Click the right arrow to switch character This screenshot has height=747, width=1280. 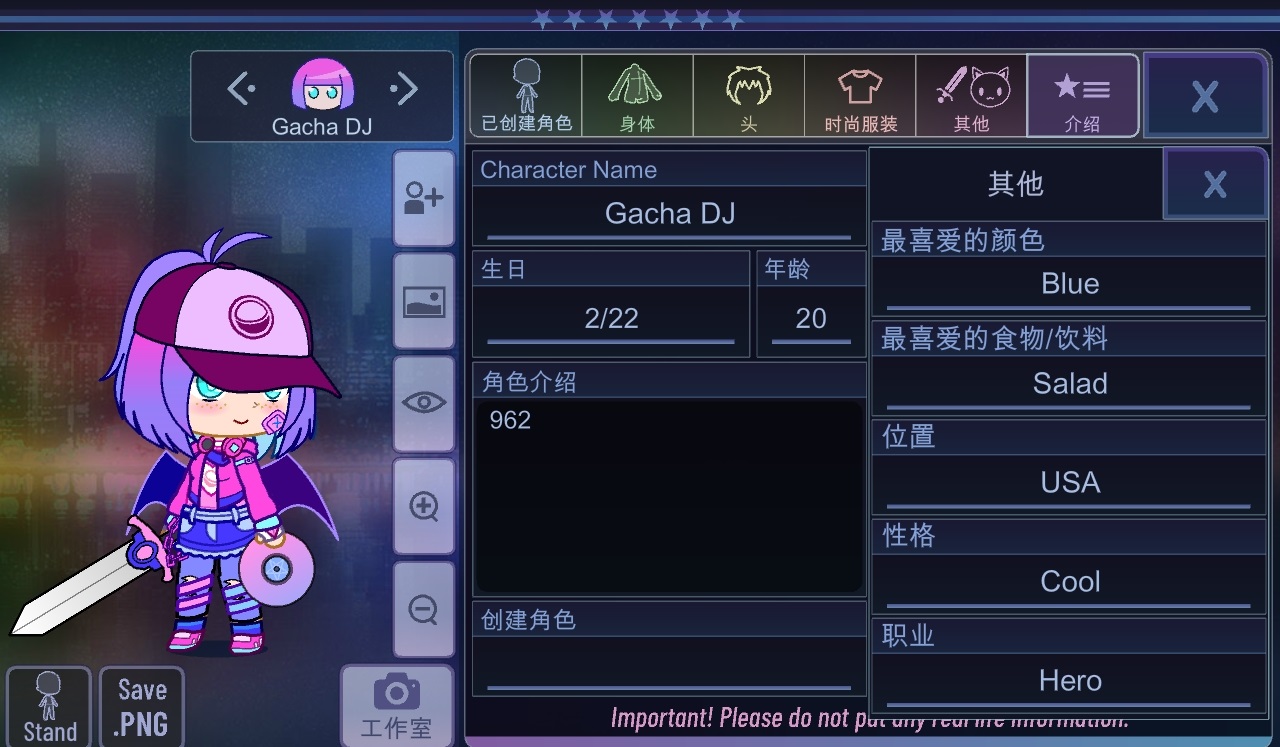click(405, 88)
